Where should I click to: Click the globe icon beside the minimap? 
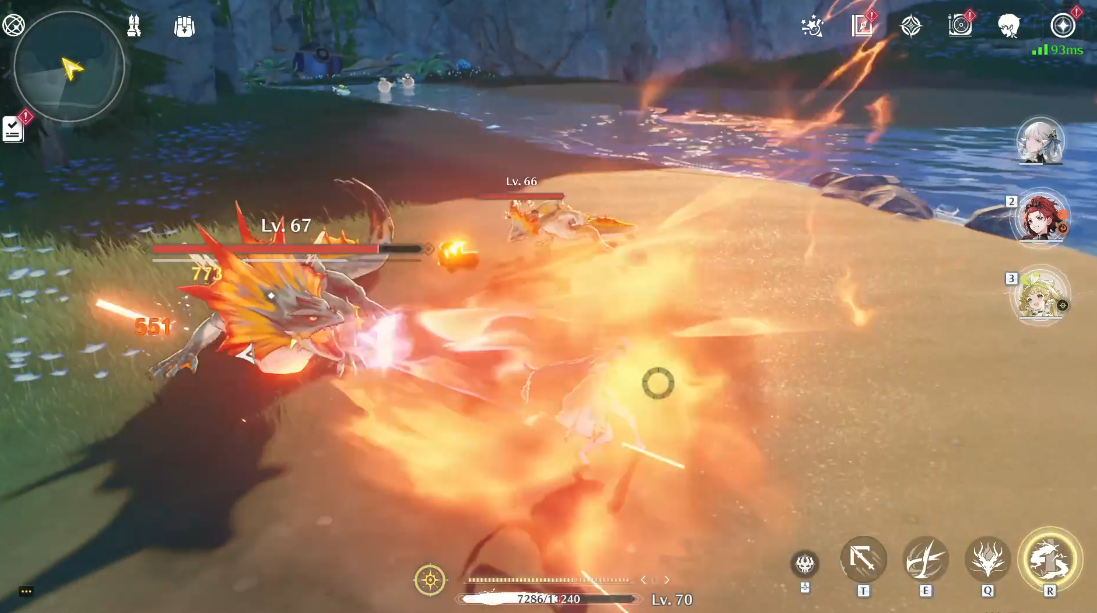tap(12, 27)
